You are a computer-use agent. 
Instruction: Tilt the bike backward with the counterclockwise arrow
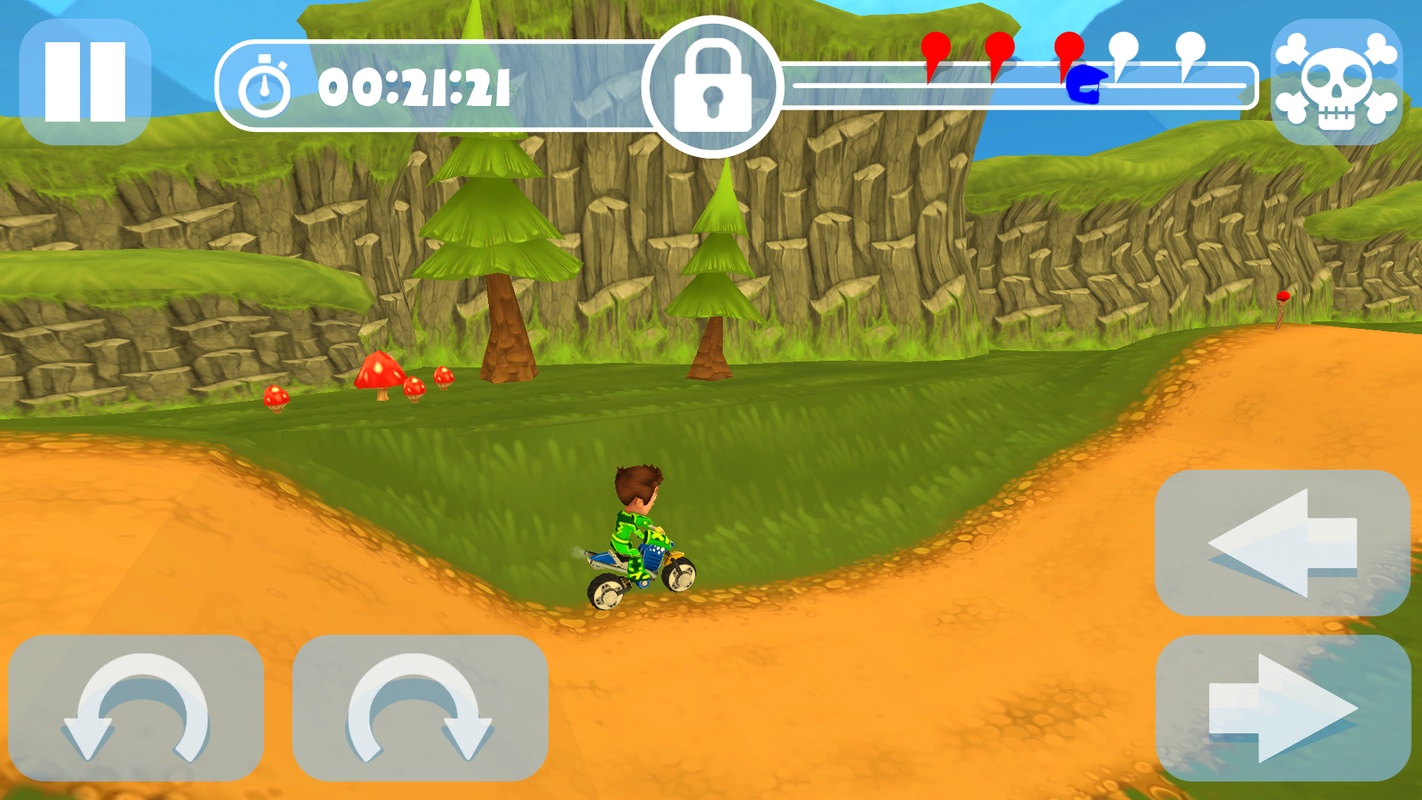136,707
